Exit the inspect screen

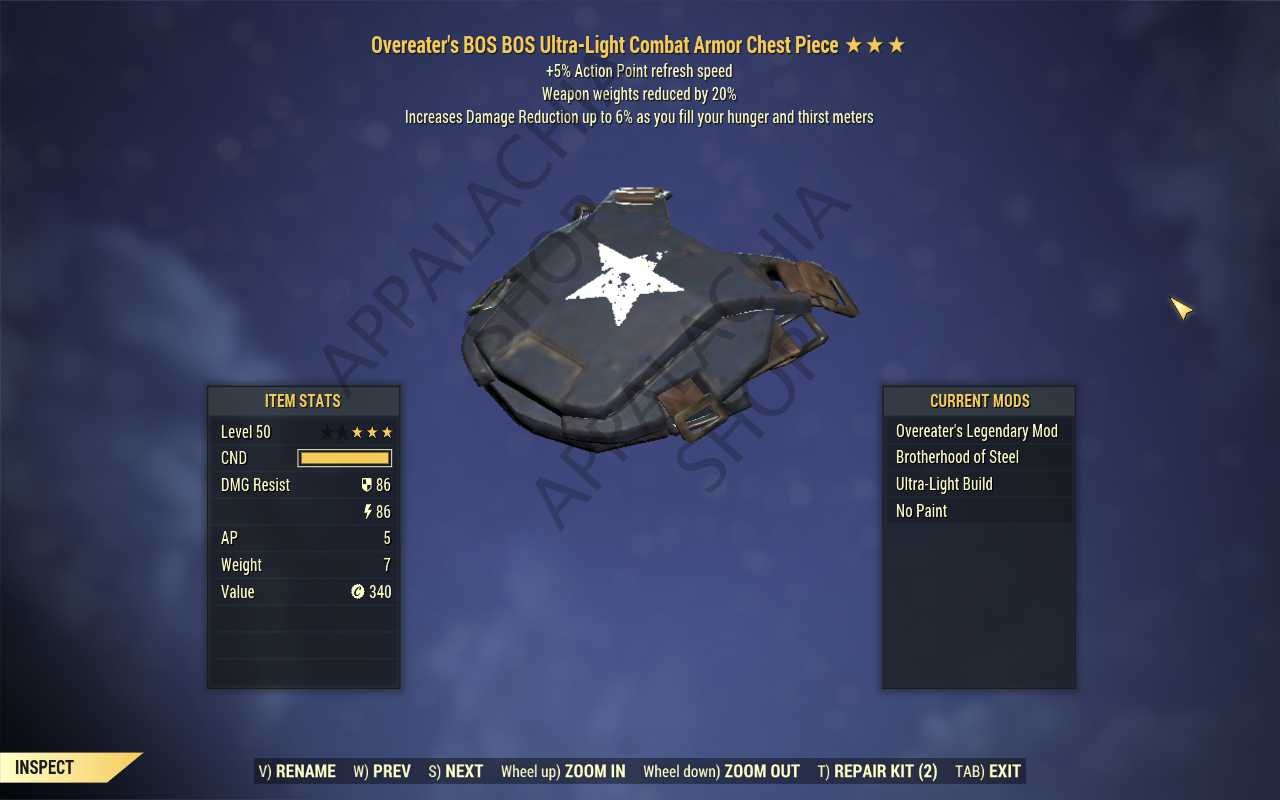(x=988, y=771)
